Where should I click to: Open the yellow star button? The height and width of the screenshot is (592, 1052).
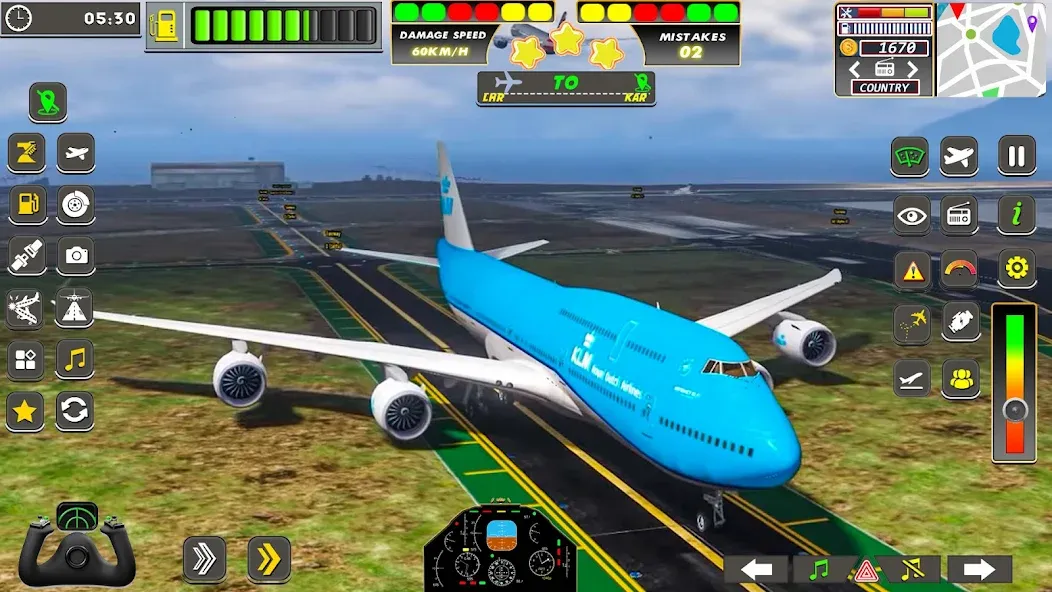(x=26, y=410)
